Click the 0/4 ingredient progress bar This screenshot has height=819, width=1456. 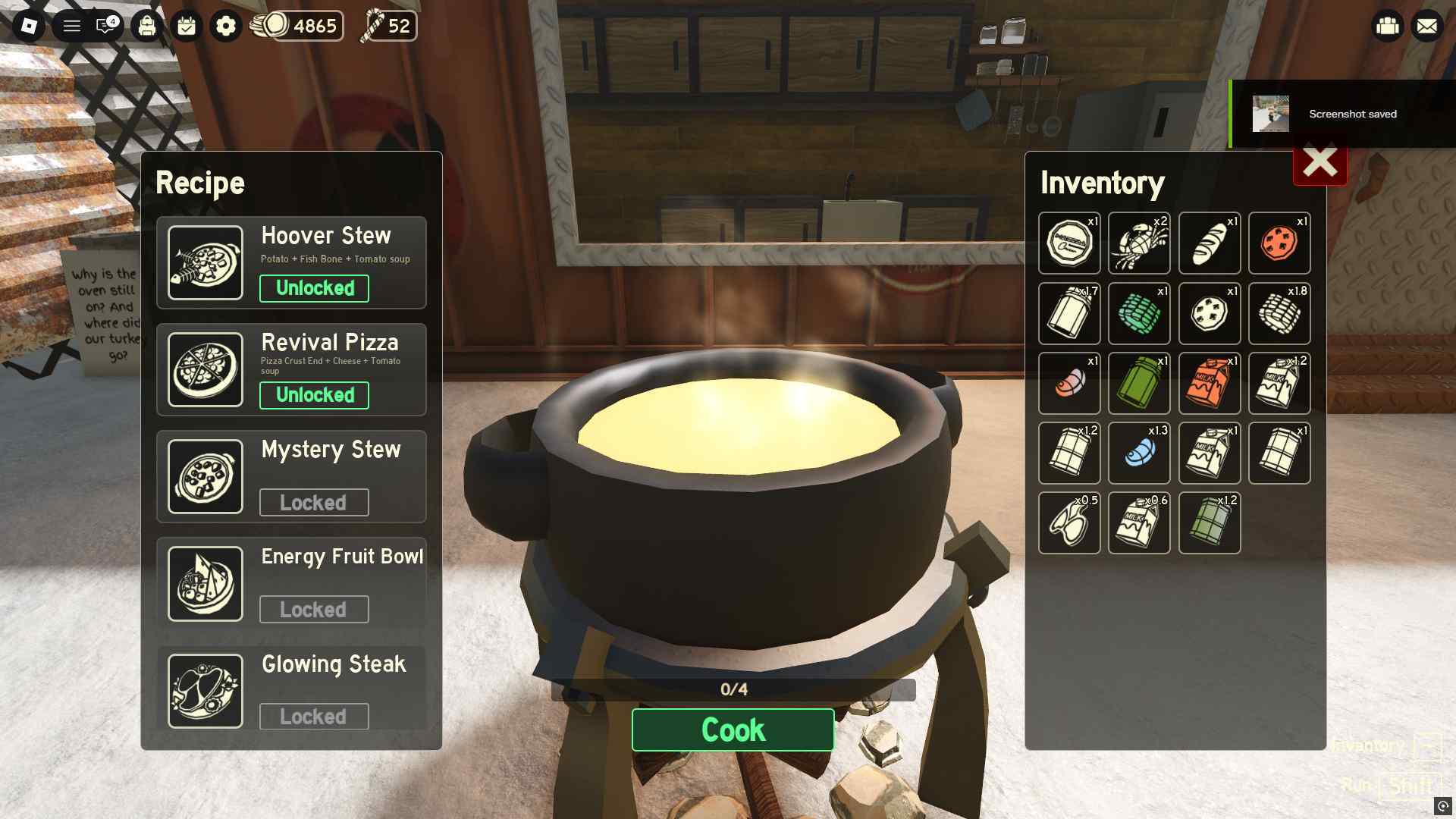(733, 690)
